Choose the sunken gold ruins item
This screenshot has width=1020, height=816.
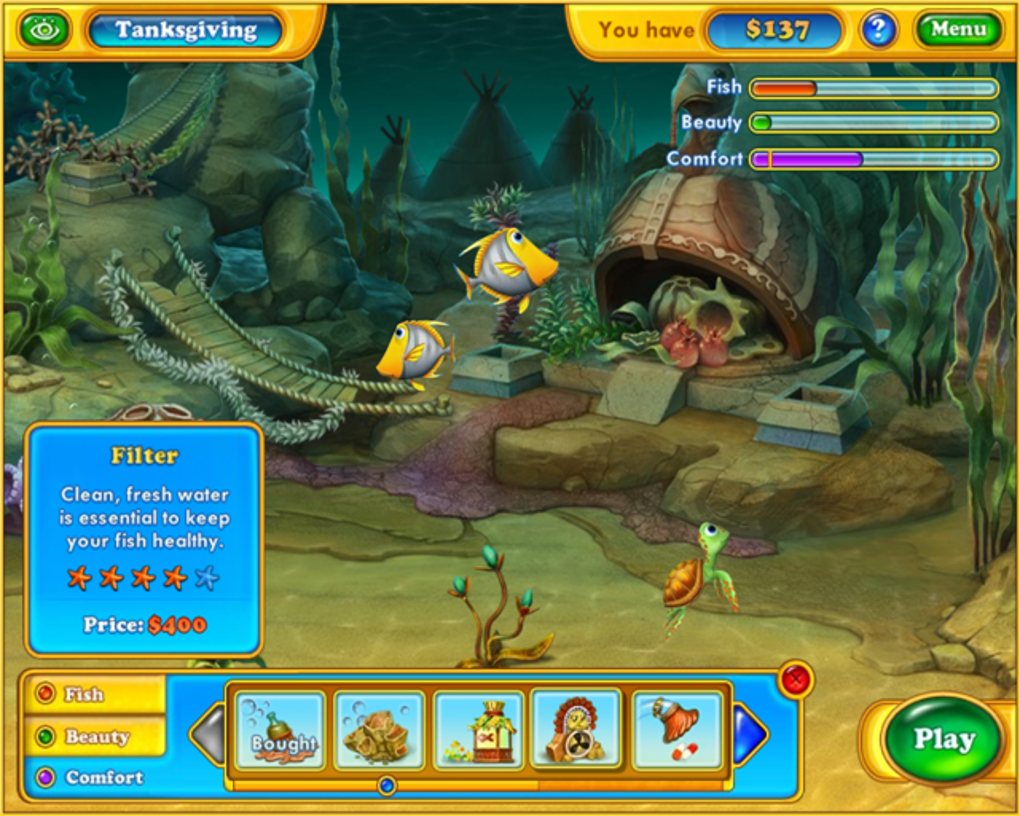pos(379,731)
